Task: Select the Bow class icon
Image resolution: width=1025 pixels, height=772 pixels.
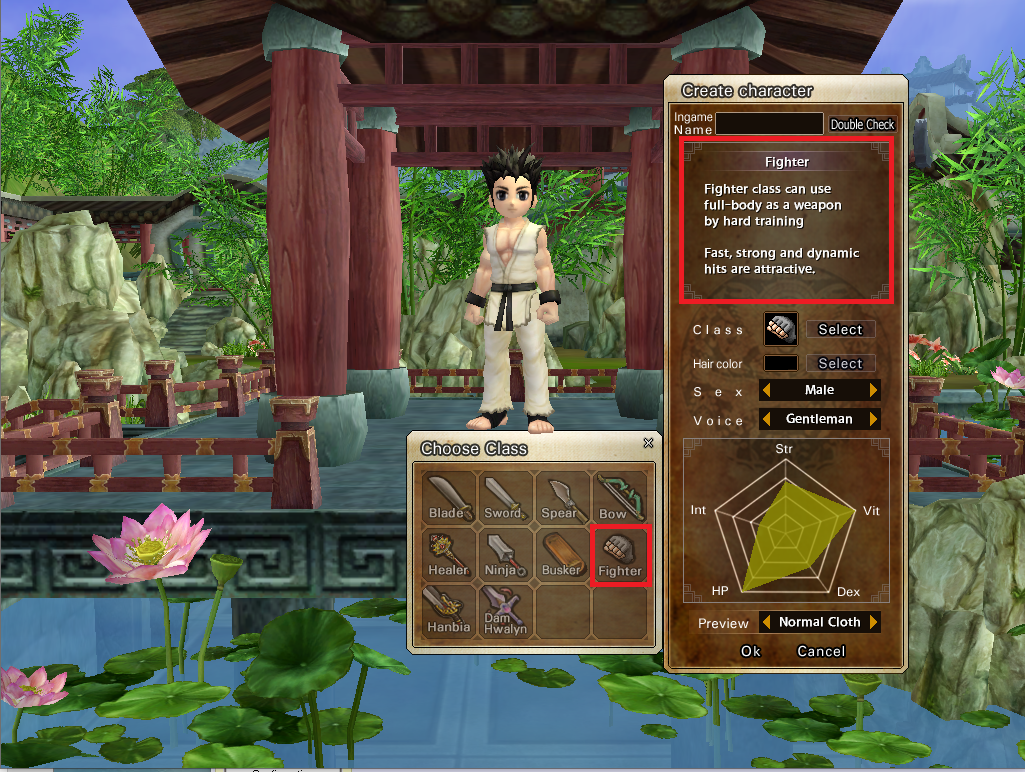Action: (x=619, y=498)
